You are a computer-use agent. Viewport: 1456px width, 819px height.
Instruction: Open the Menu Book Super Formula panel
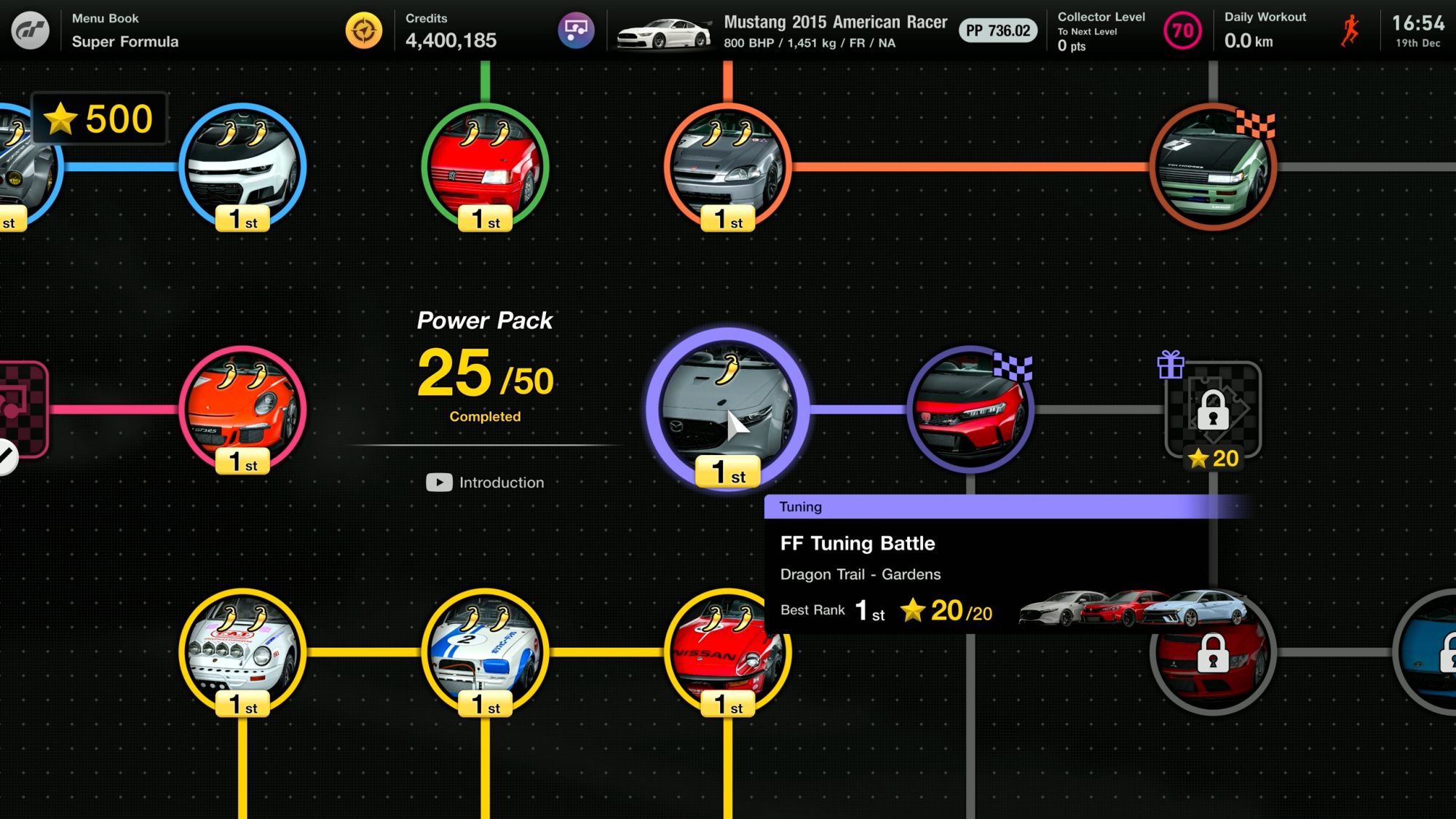pyautogui.click(x=125, y=31)
